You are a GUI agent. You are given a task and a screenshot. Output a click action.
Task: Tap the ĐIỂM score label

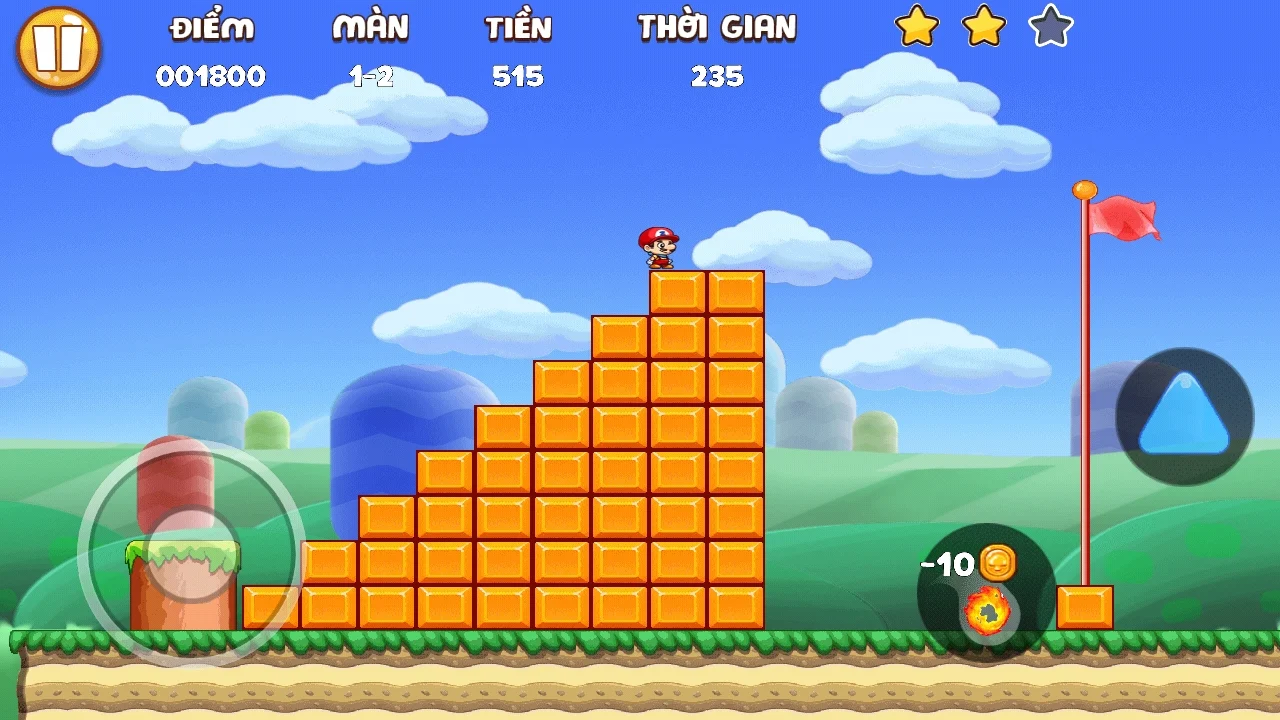click(212, 28)
